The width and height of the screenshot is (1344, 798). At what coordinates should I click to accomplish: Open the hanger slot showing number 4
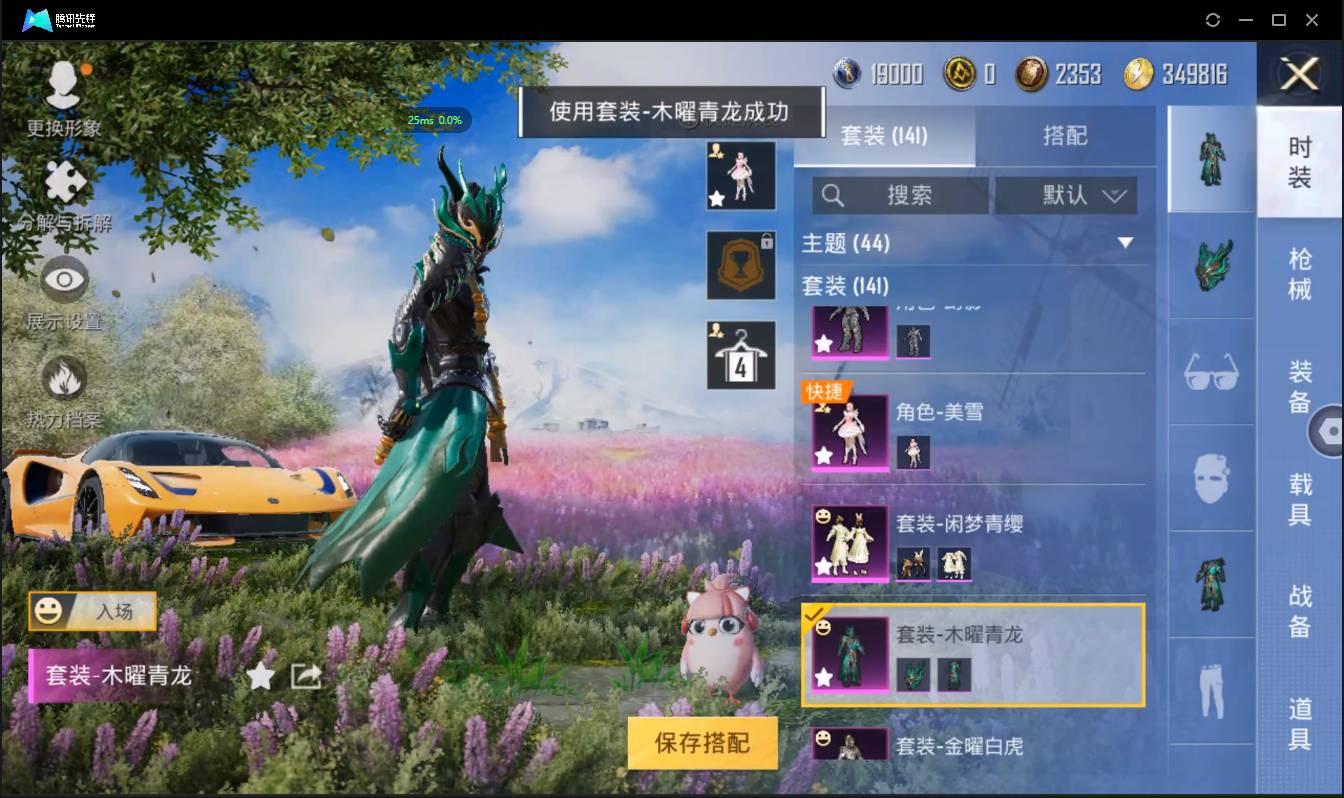(740, 354)
